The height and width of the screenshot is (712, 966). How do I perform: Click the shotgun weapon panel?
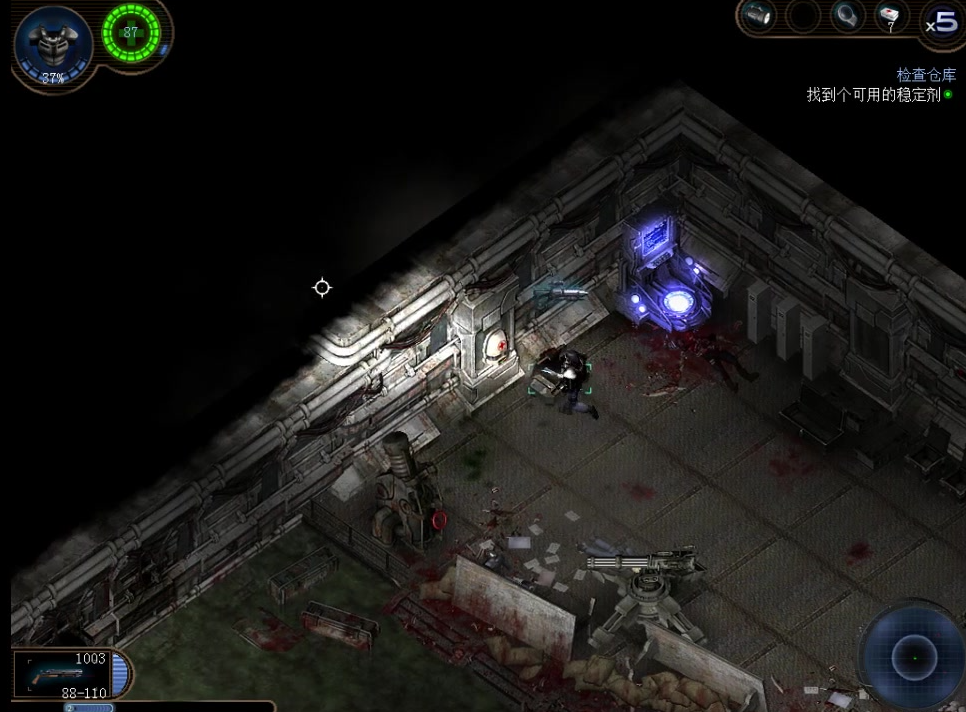66,674
